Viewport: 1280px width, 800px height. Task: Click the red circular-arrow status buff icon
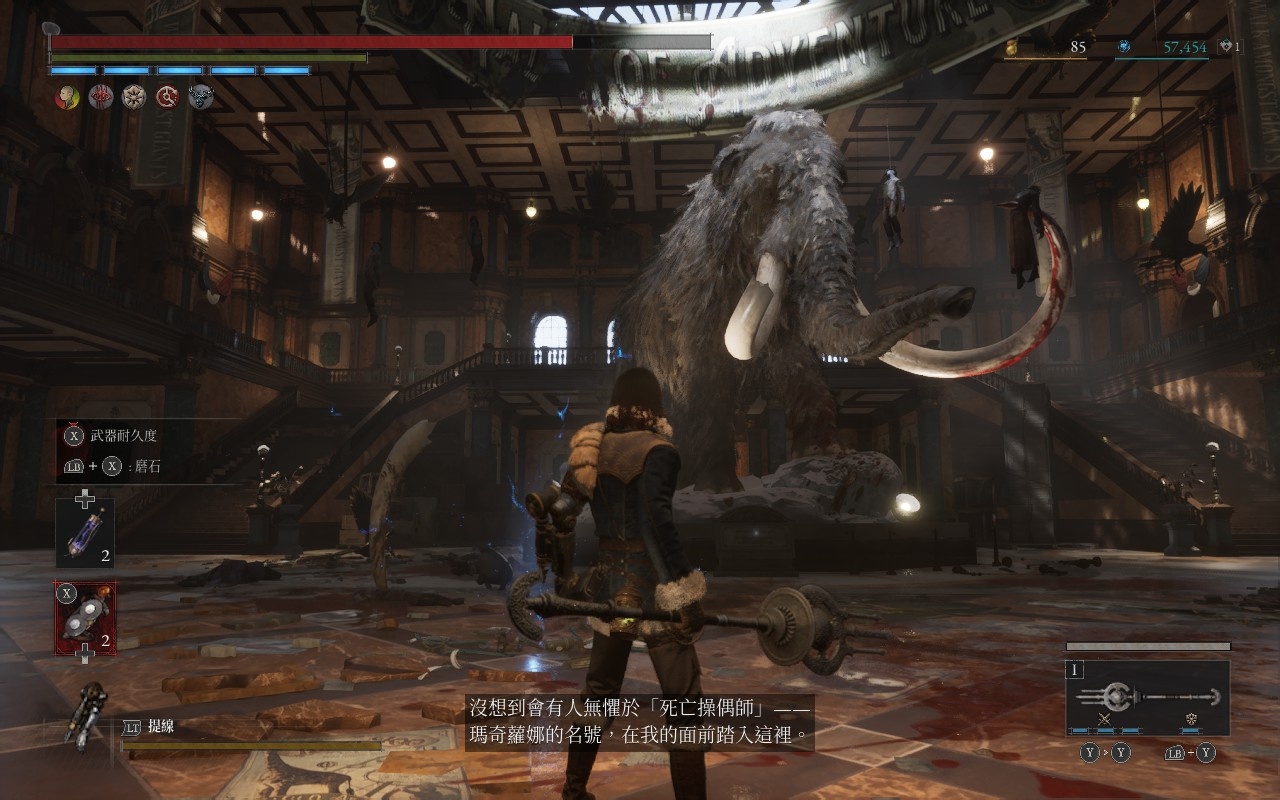(x=167, y=97)
